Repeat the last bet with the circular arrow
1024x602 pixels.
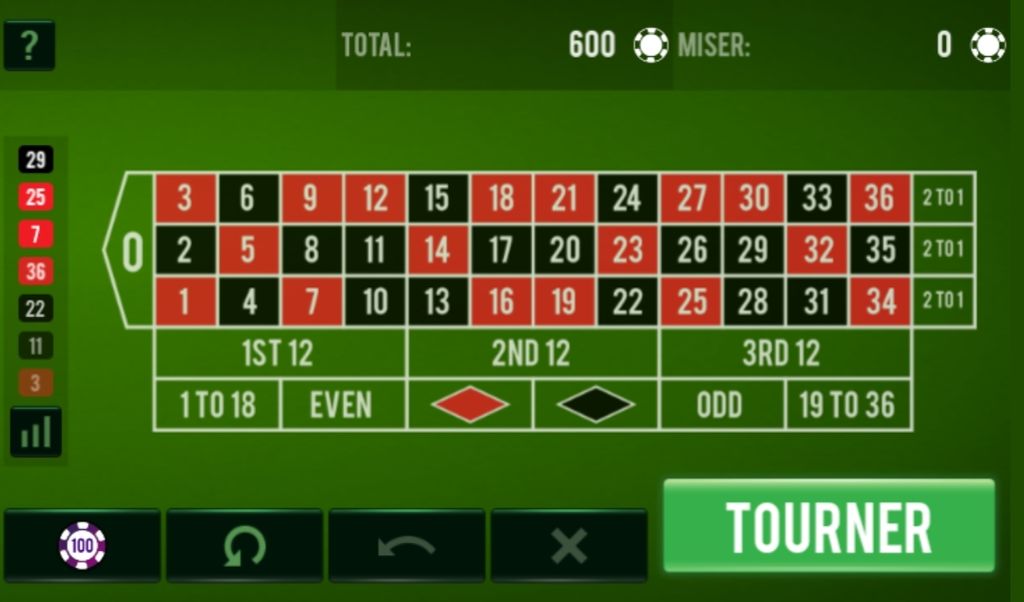coord(244,546)
